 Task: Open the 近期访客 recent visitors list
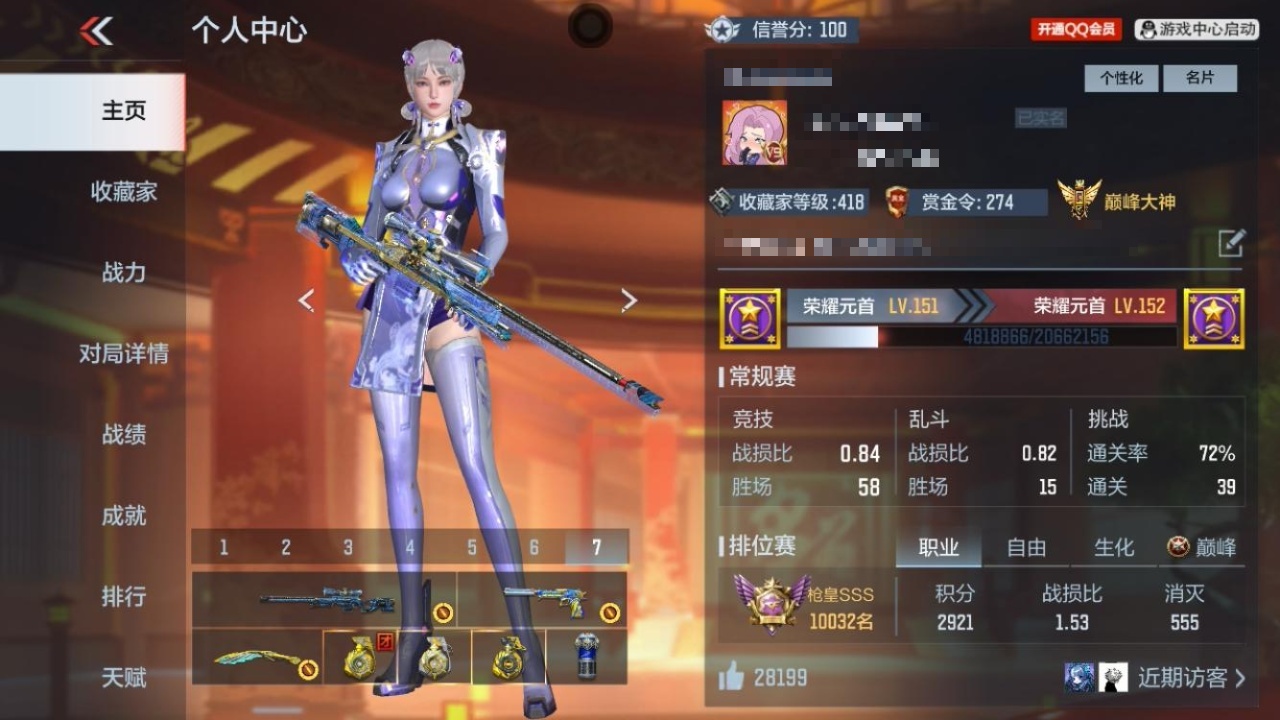1190,678
